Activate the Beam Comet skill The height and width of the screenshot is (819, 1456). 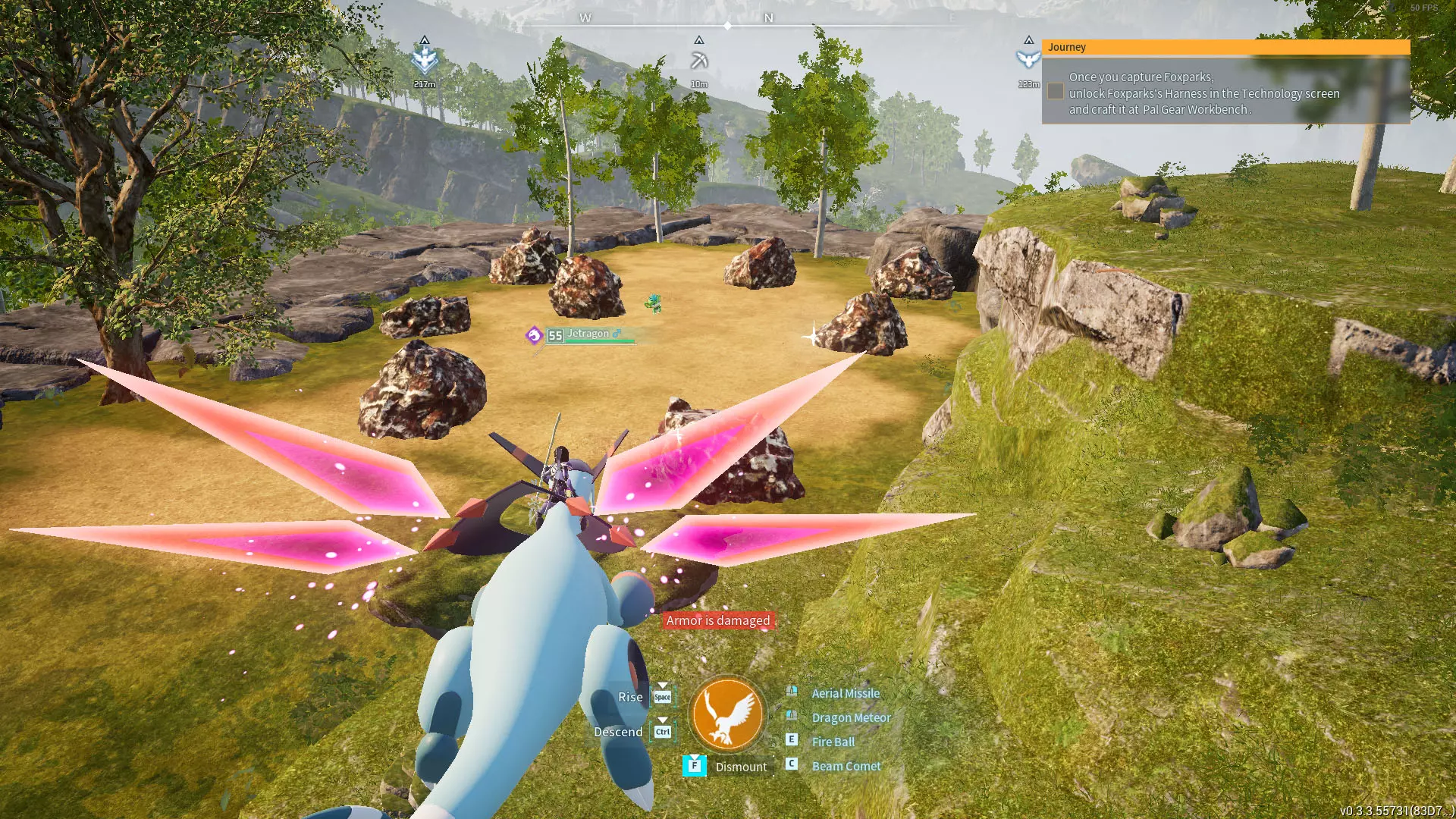(846, 766)
